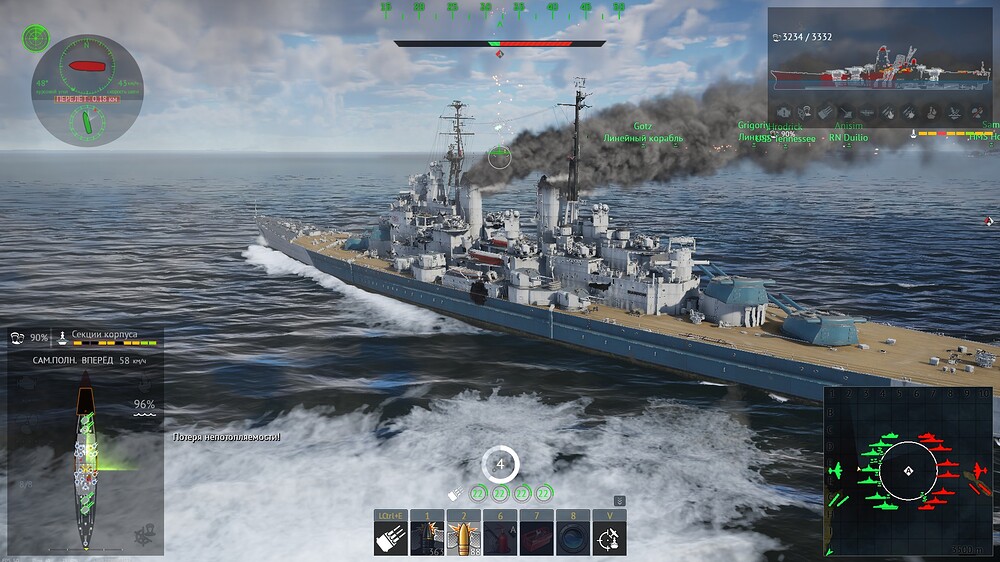
Task: Select the central reload timer ring
Action: pyautogui.click(x=500, y=463)
